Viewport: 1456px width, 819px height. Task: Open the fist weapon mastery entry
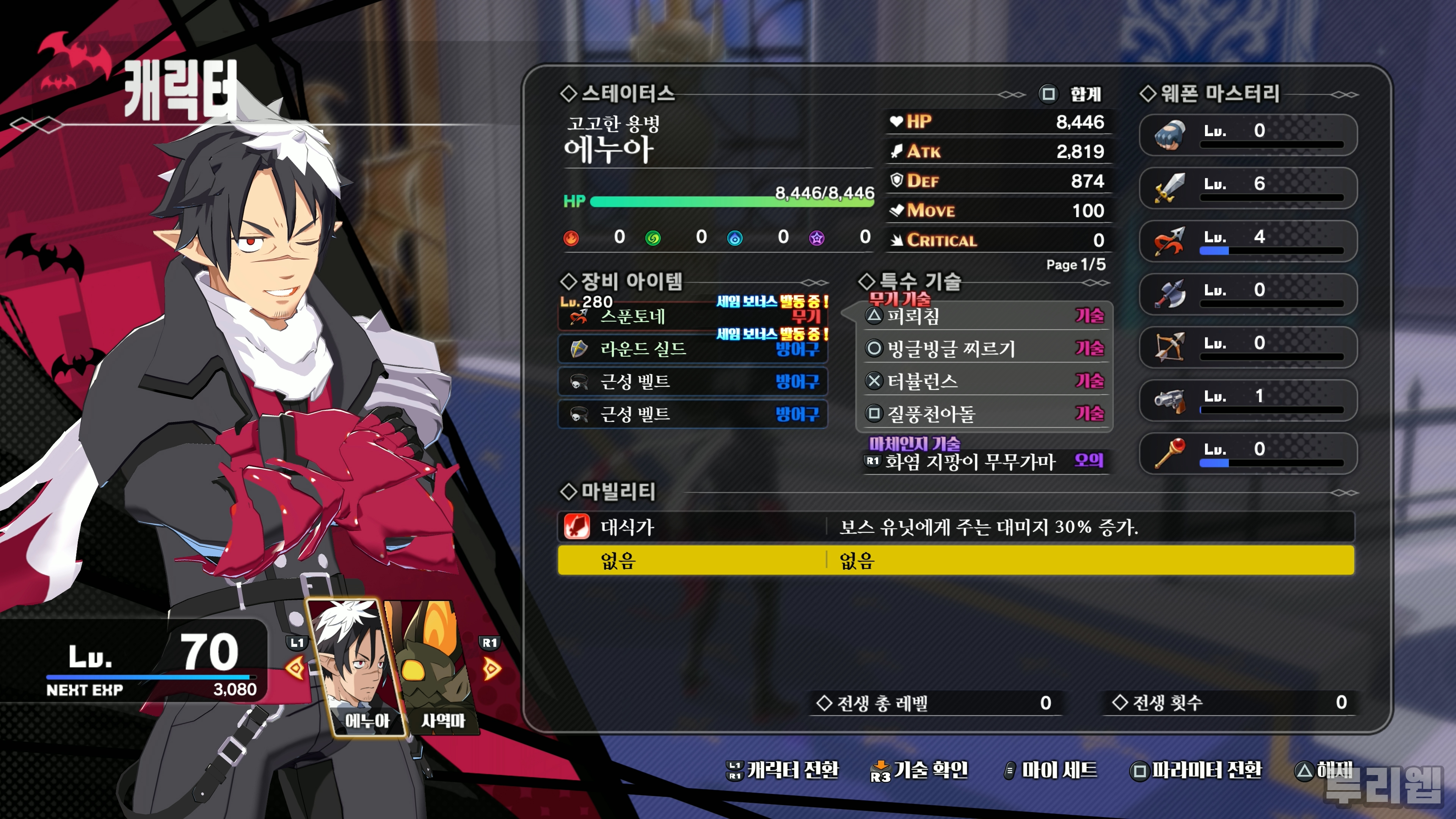pos(1247,134)
